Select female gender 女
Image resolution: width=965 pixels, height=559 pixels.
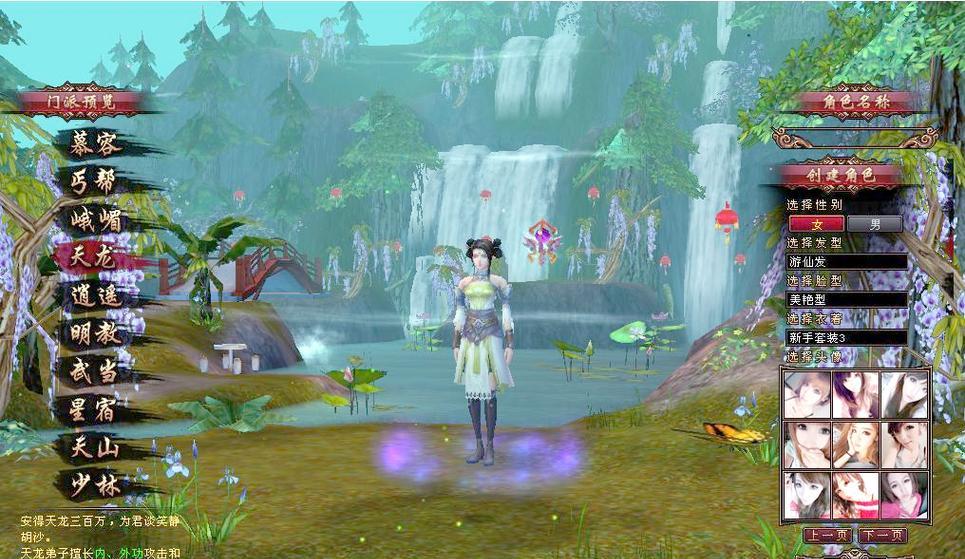(816, 224)
